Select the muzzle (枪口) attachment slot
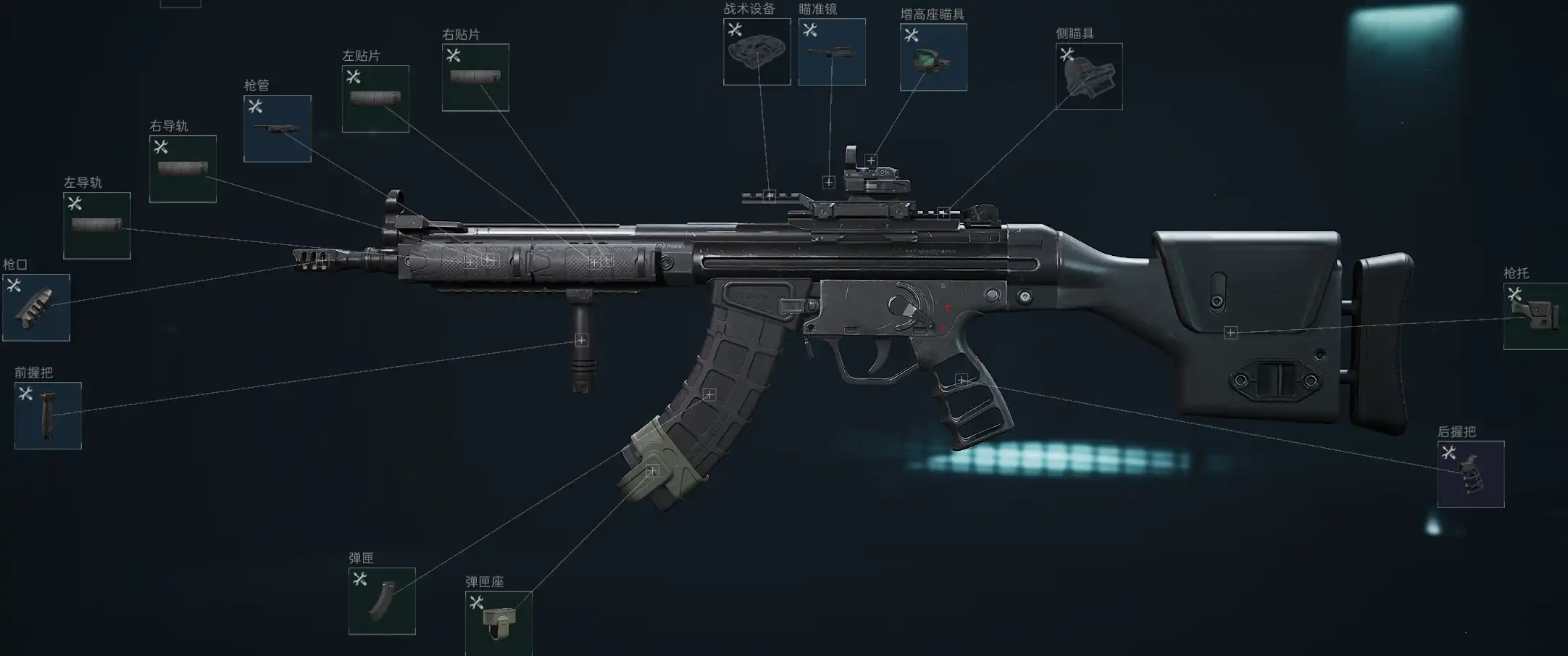The image size is (1568, 656). pos(36,307)
